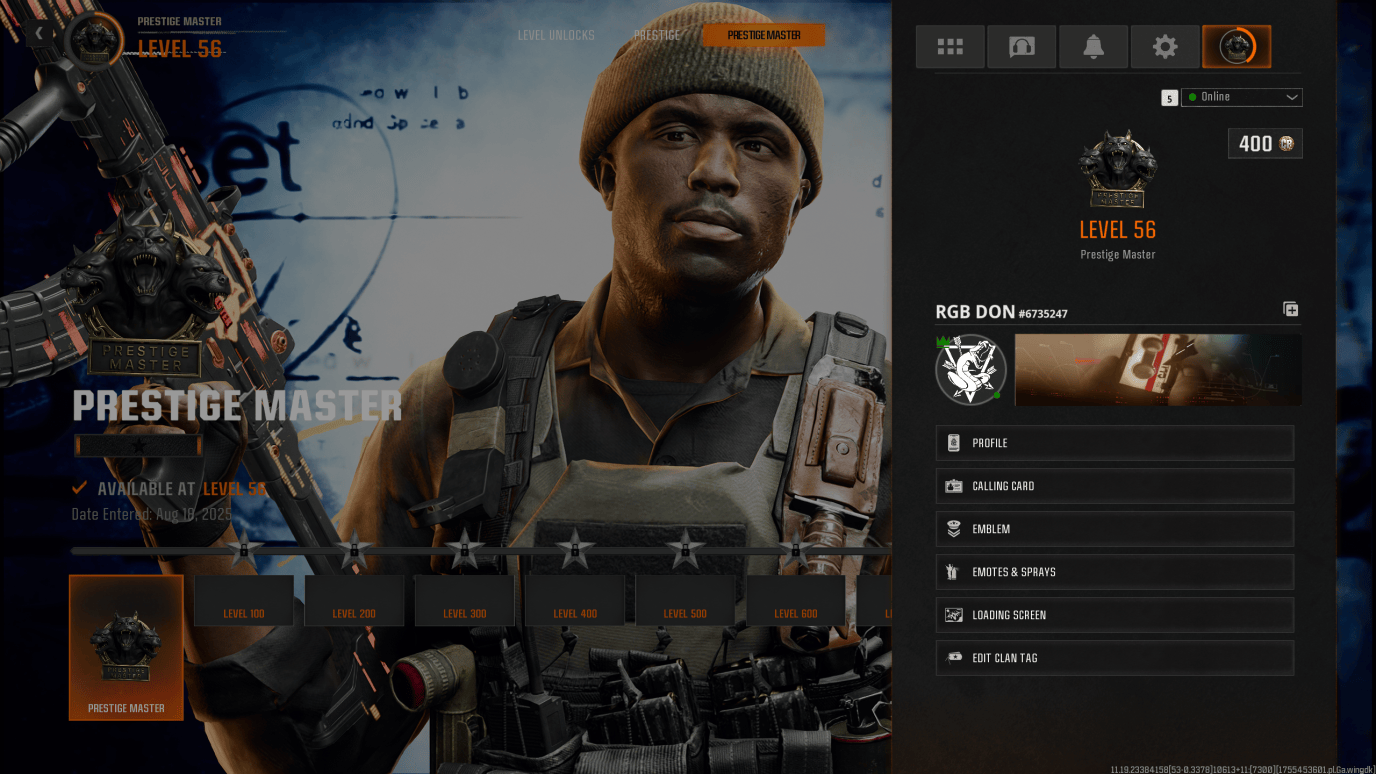The height and width of the screenshot is (774, 1376).
Task: Copy the player ID with the copy icon
Action: [1289, 309]
